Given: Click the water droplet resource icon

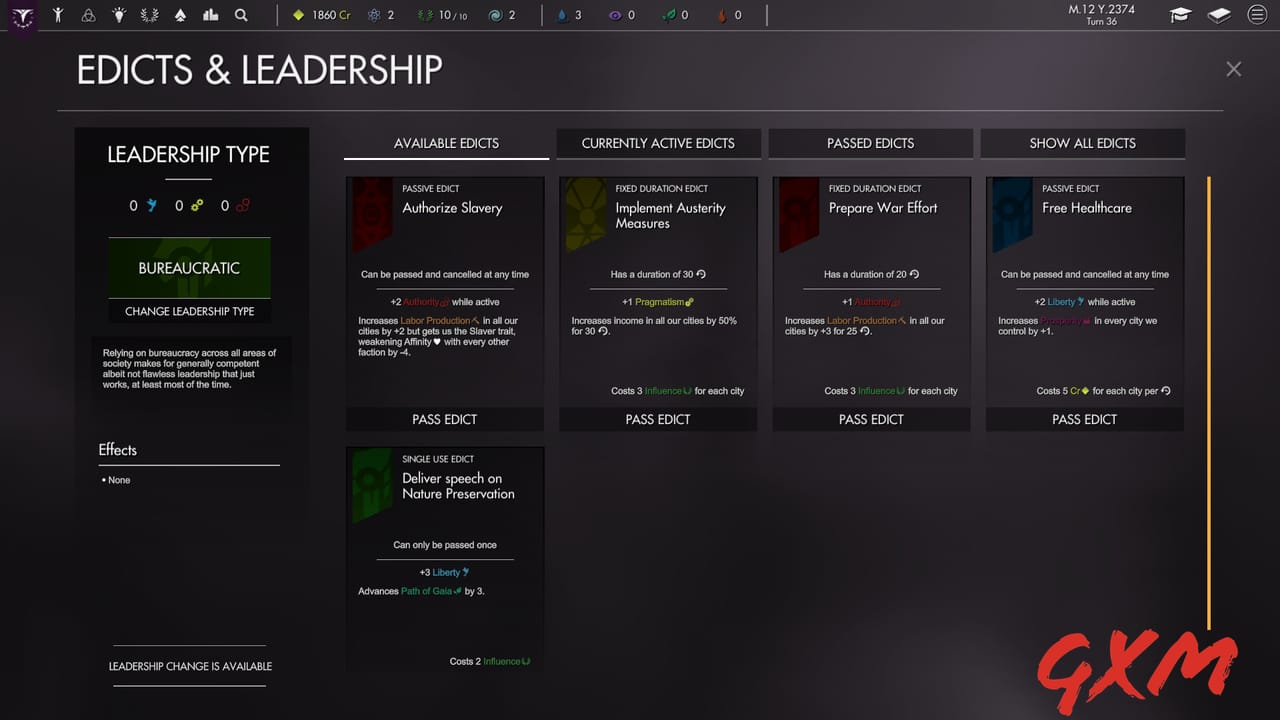Looking at the screenshot, I should tap(562, 14).
